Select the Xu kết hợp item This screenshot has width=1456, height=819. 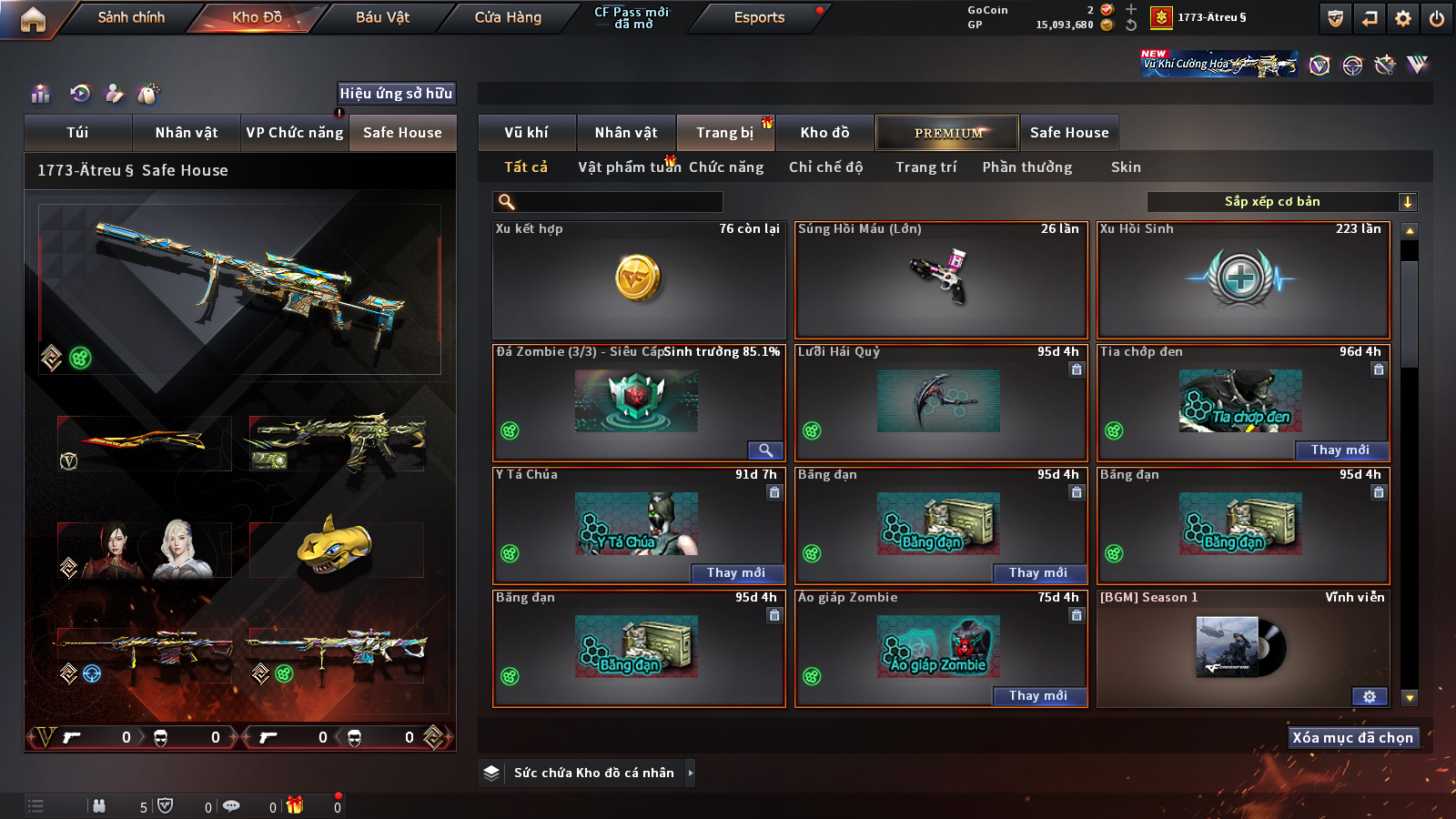[x=639, y=280]
